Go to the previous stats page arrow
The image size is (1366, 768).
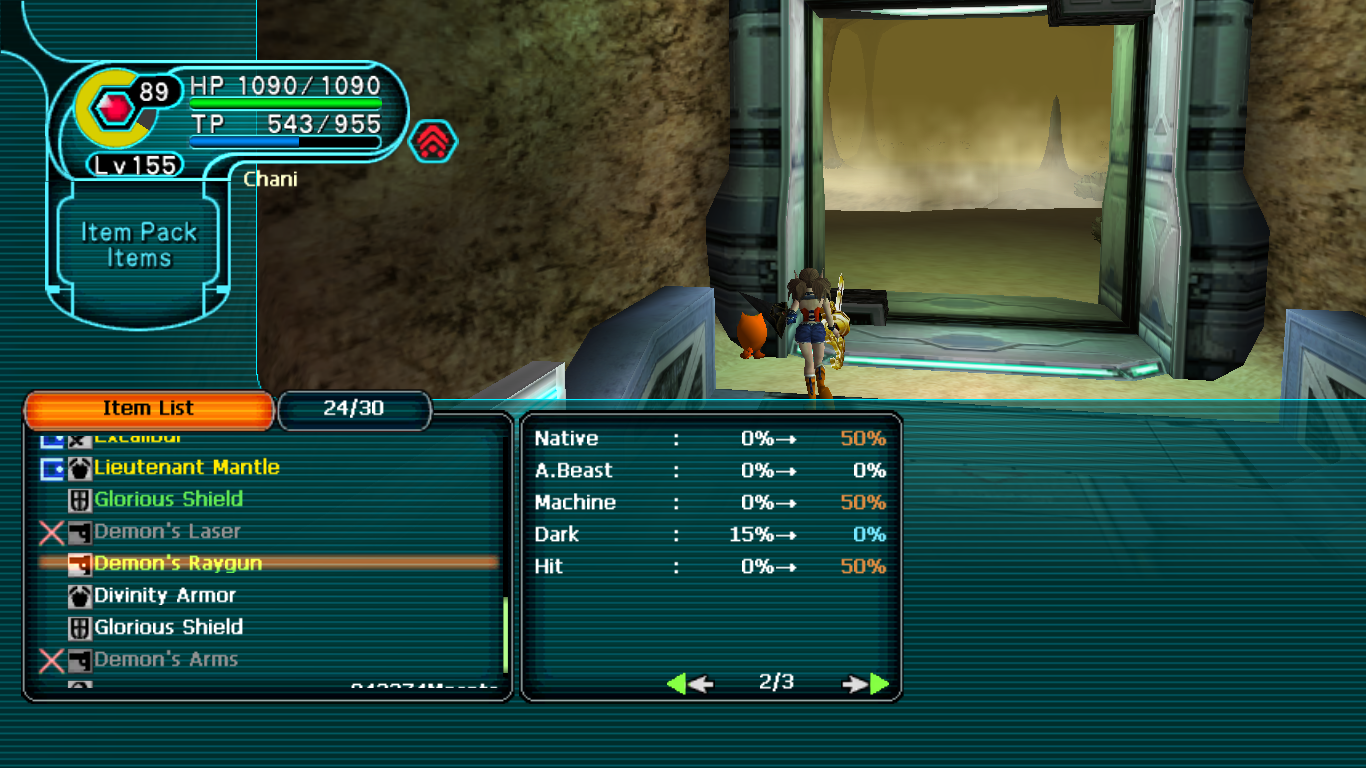tap(689, 684)
